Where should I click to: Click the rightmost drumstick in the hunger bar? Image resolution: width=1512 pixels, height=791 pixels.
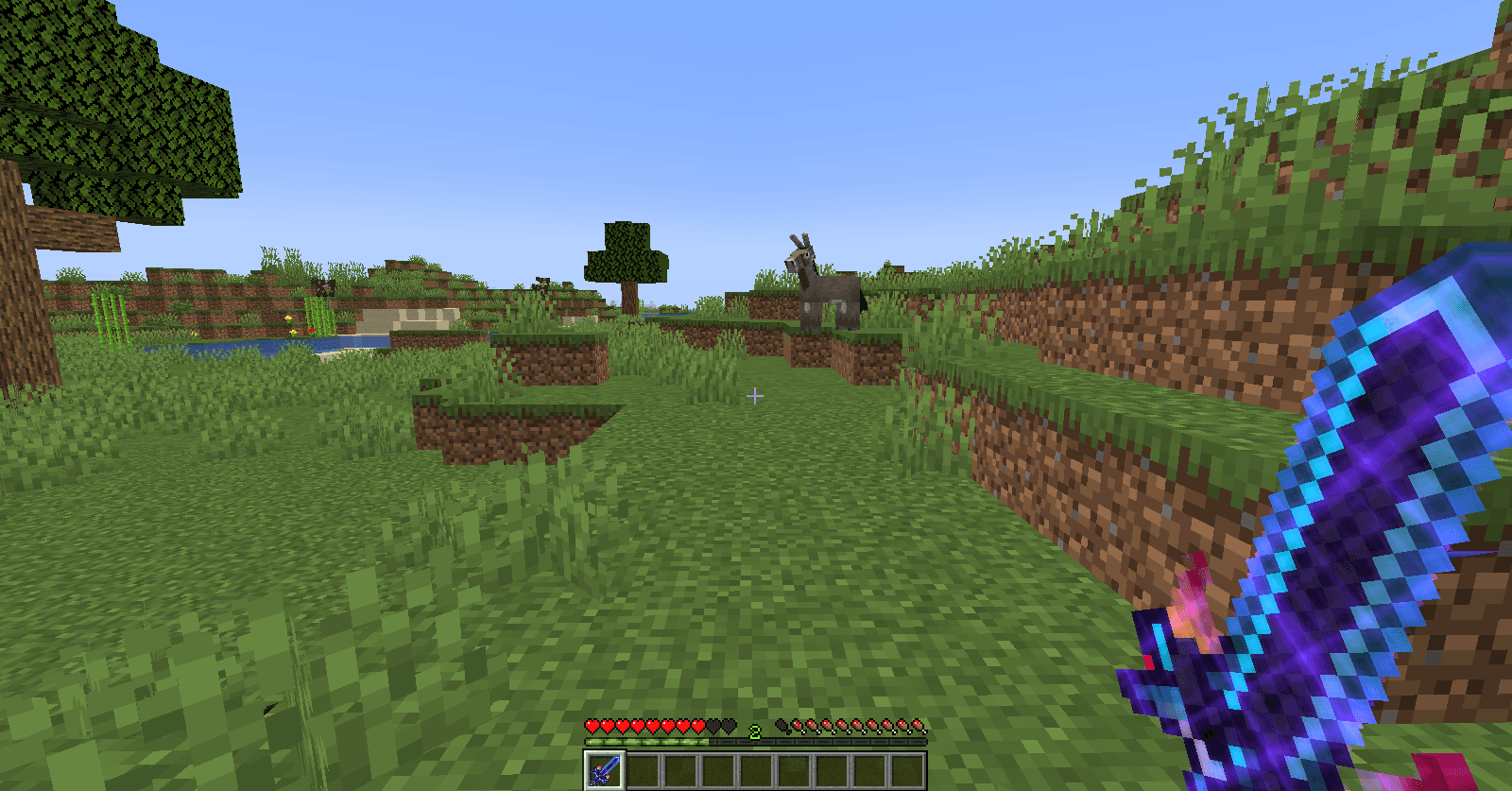pyautogui.click(x=919, y=727)
